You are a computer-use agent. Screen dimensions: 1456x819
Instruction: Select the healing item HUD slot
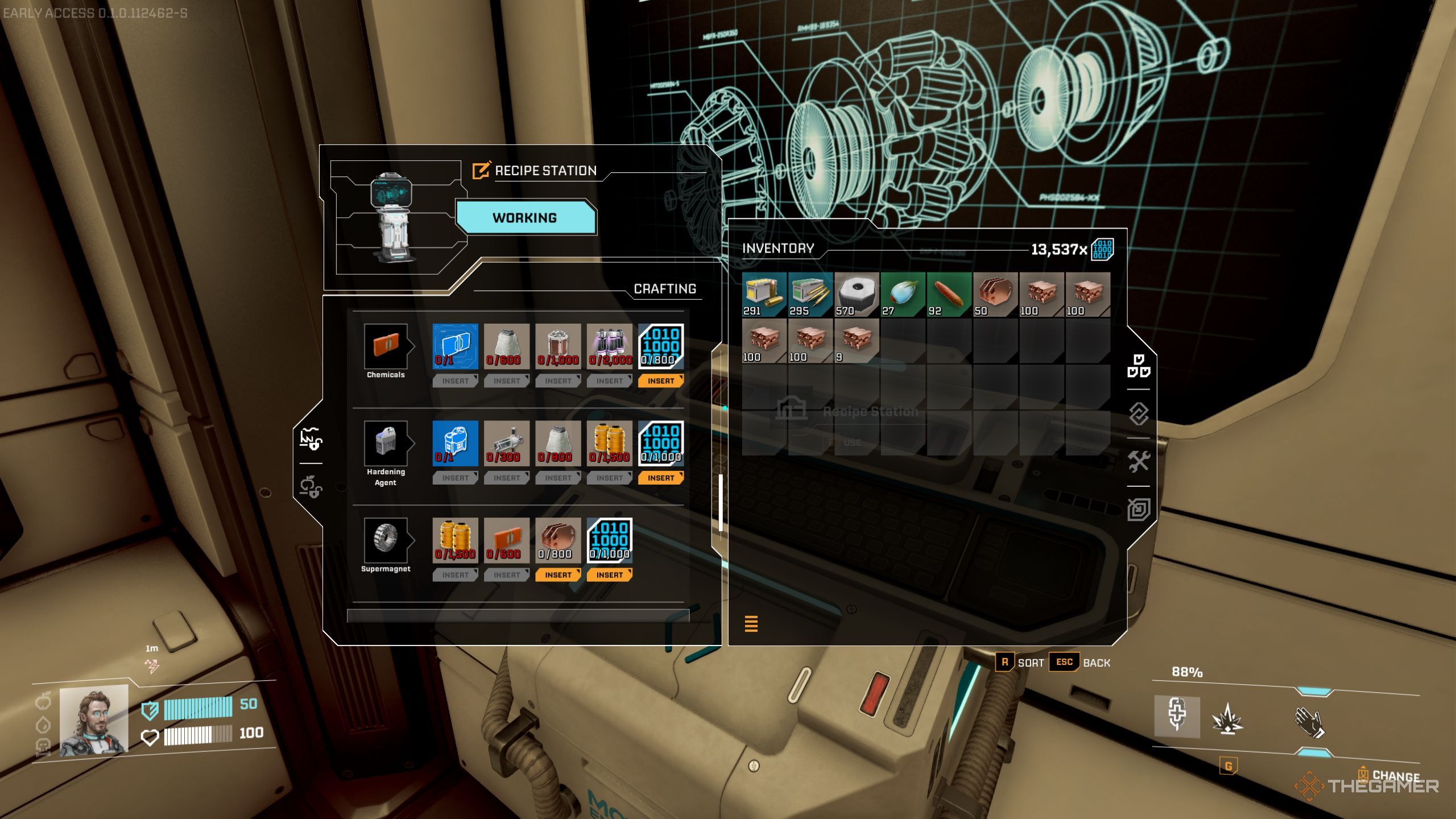click(x=1177, y=715)
